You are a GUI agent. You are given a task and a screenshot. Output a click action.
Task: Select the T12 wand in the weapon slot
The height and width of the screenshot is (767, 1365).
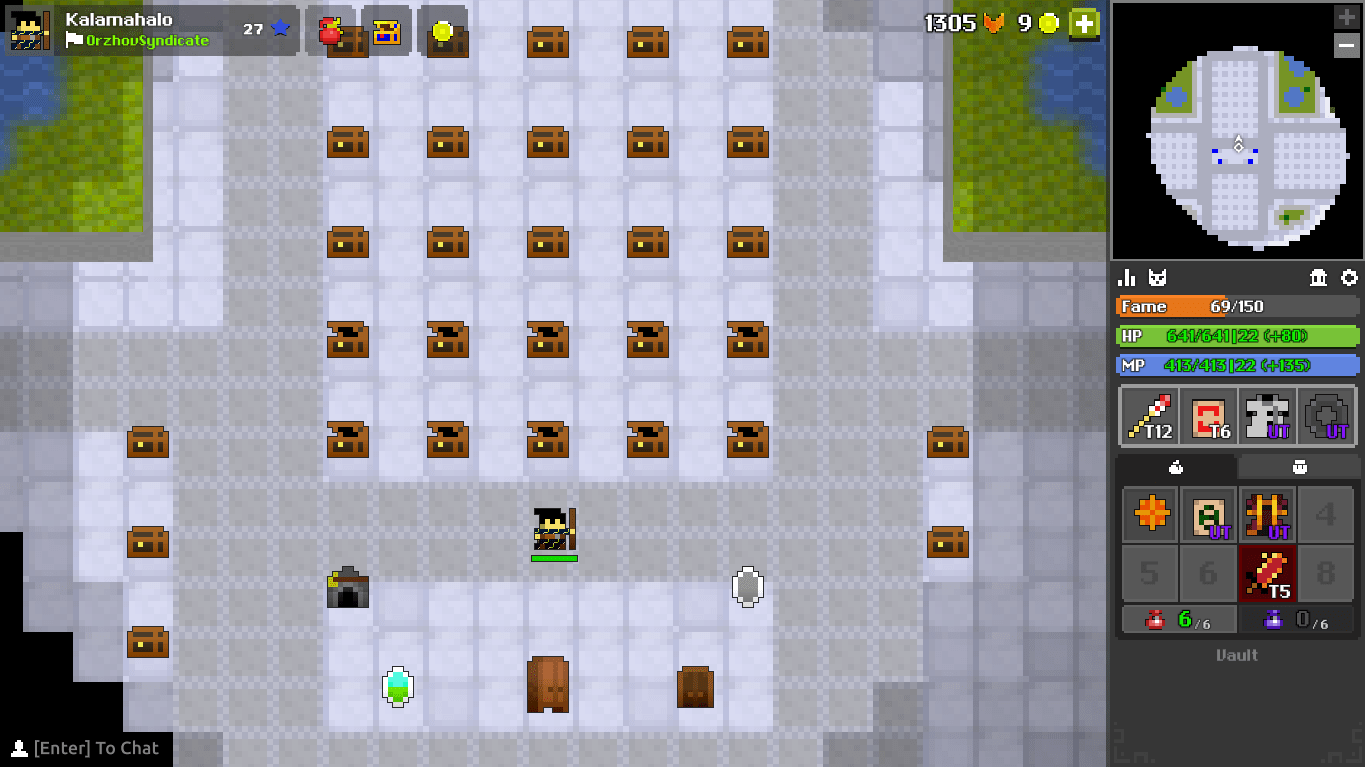1149,416
